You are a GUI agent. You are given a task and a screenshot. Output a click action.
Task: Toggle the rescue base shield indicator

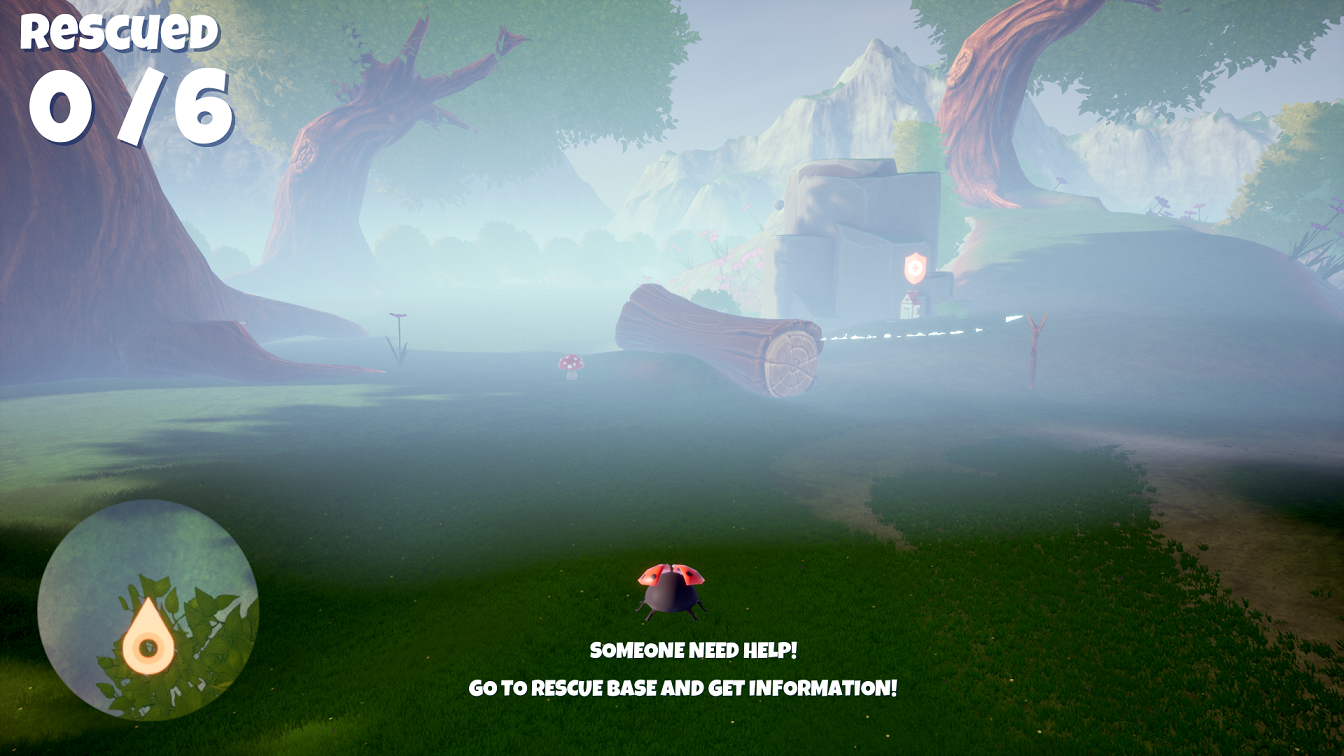[x=915, y=268]
